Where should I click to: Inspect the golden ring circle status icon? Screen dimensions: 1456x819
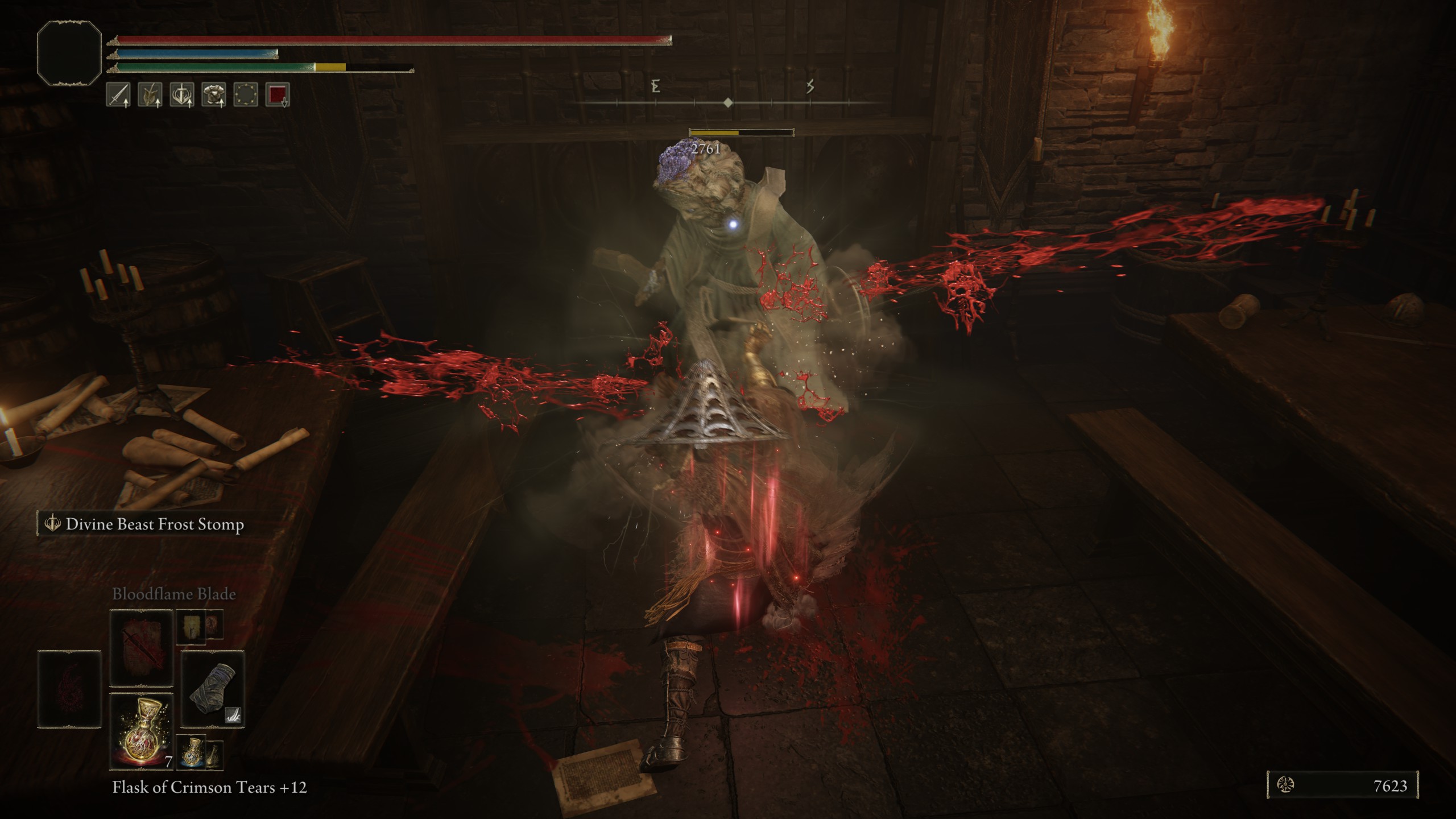246,94
